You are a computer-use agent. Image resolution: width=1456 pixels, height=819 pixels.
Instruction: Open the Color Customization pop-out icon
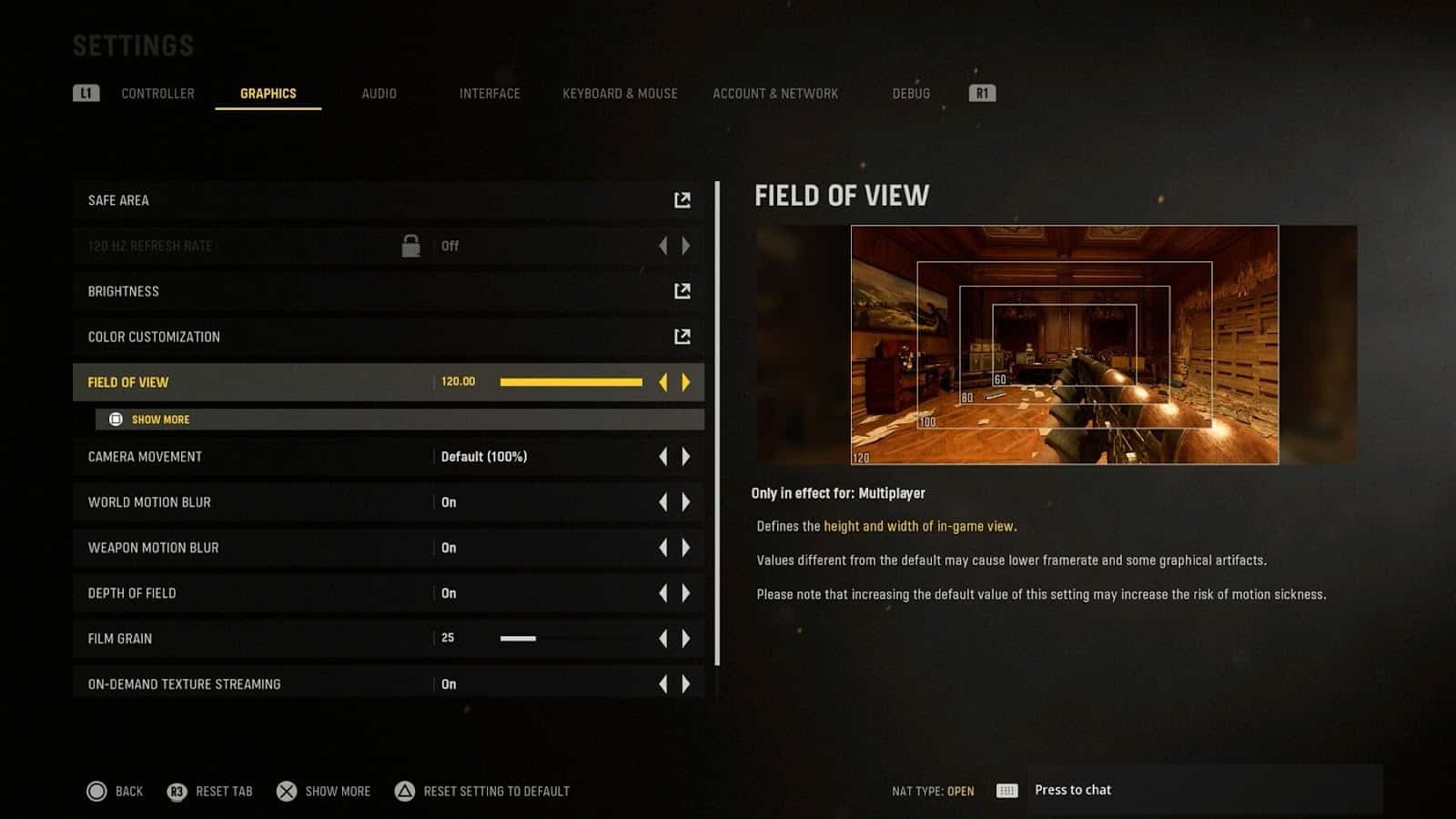coord(683,336)
